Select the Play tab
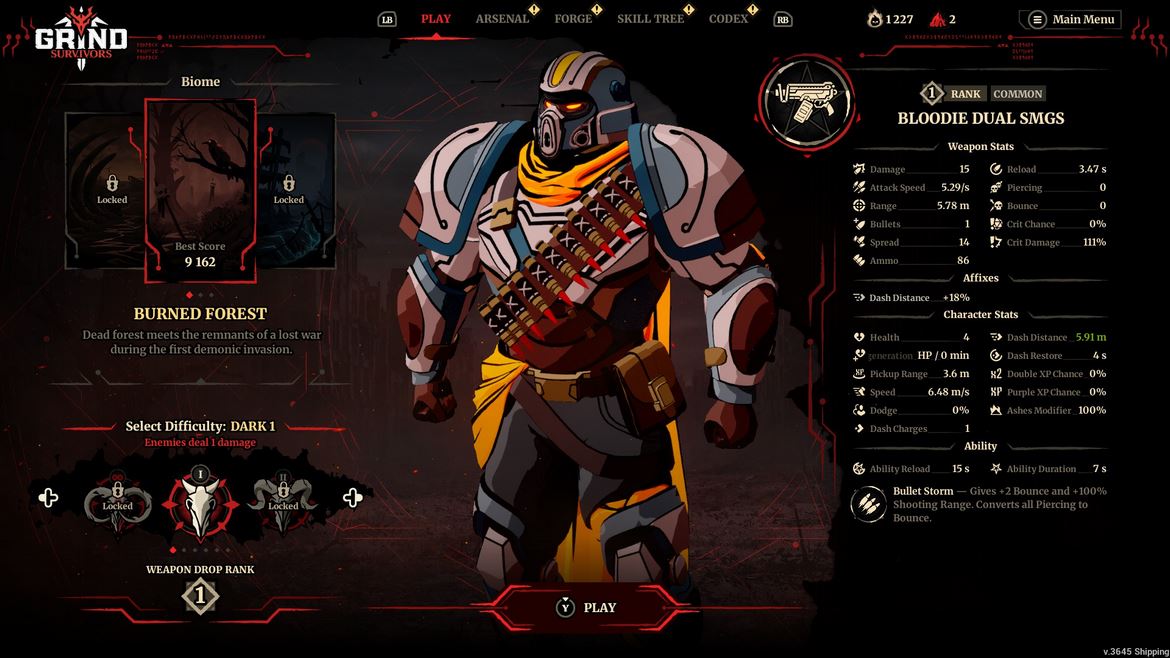1170x658 pixels. click(x=436, y=19)
